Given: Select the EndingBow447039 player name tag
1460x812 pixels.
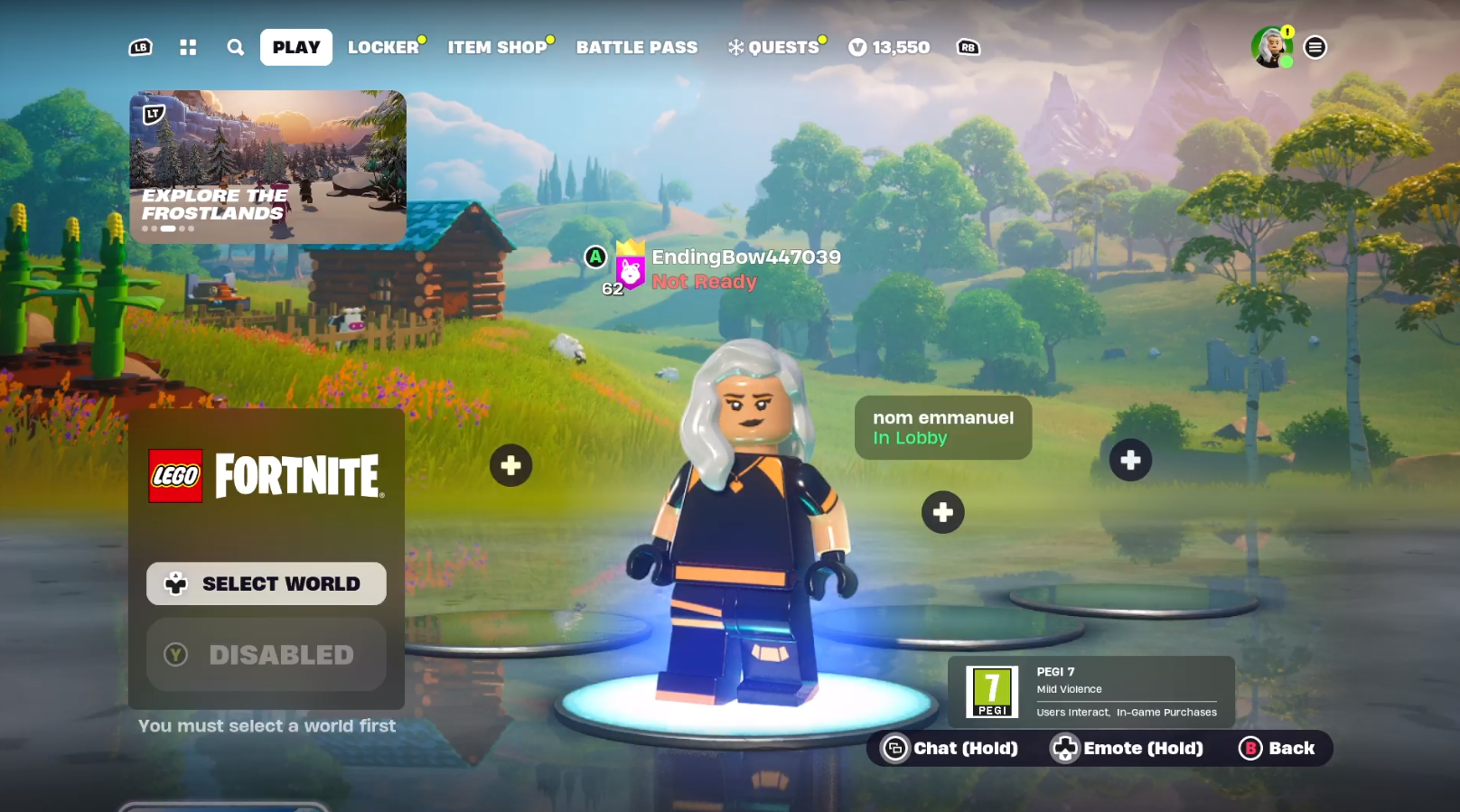Looking at the screenshot, I should [745, 258].
